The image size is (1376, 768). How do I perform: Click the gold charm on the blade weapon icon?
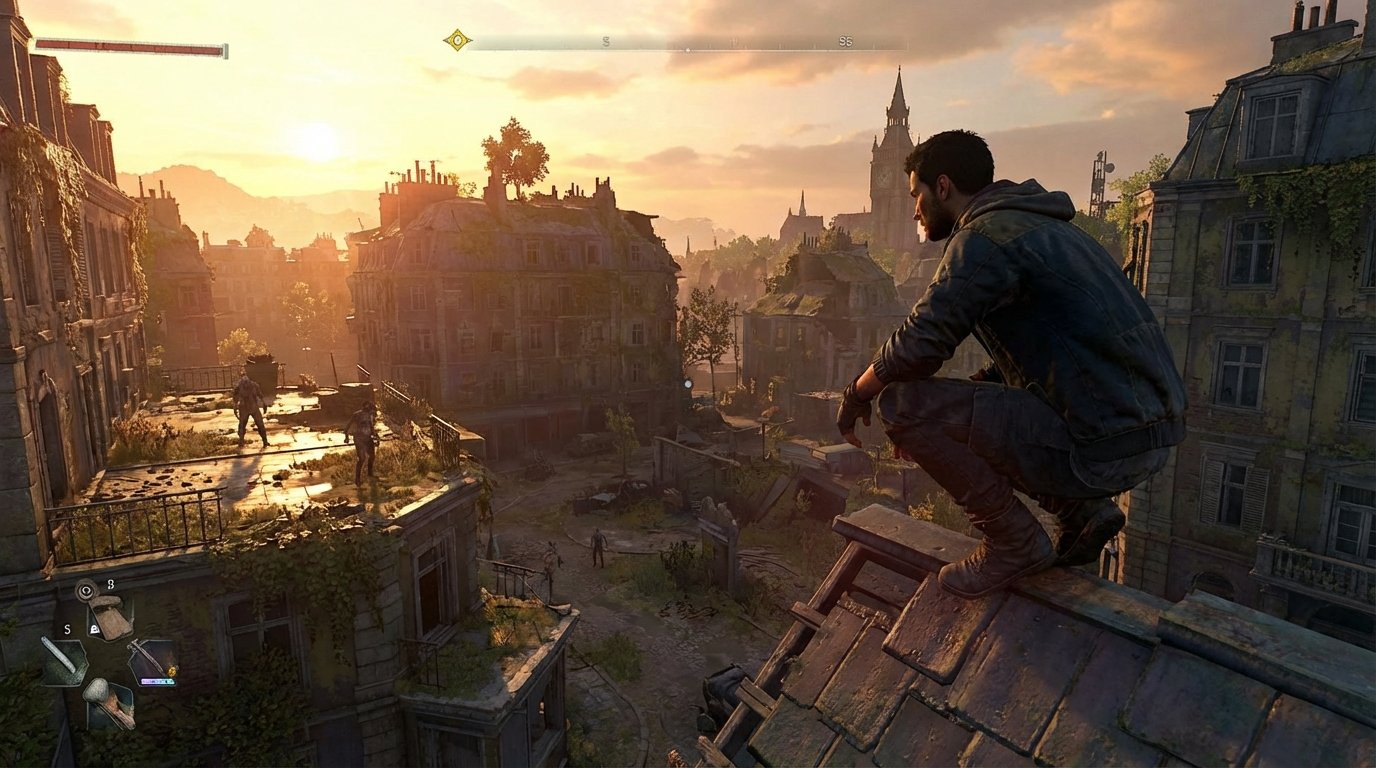[x=171, y=670]
